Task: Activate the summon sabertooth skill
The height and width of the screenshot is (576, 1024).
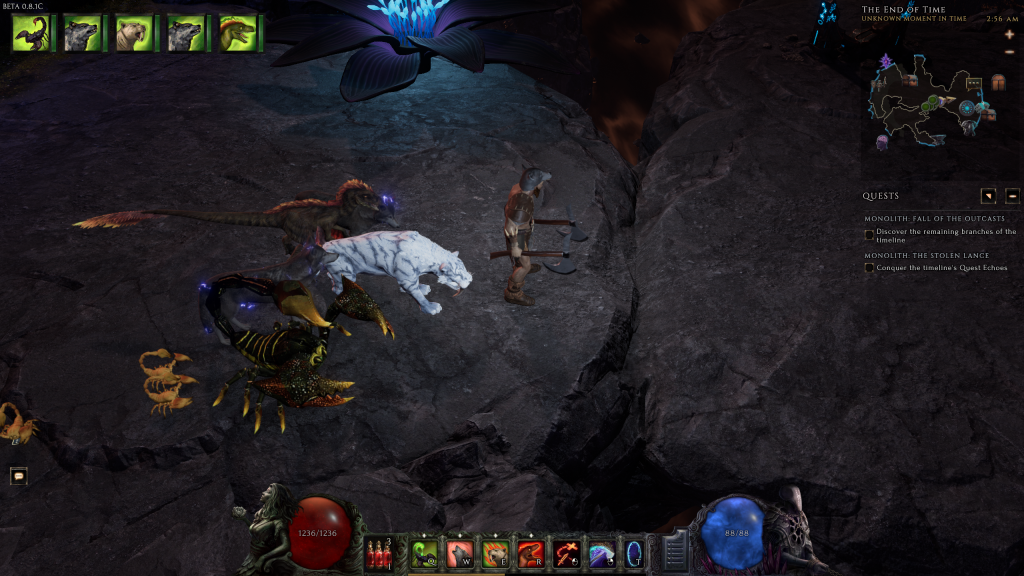Action: pos(495,553)
